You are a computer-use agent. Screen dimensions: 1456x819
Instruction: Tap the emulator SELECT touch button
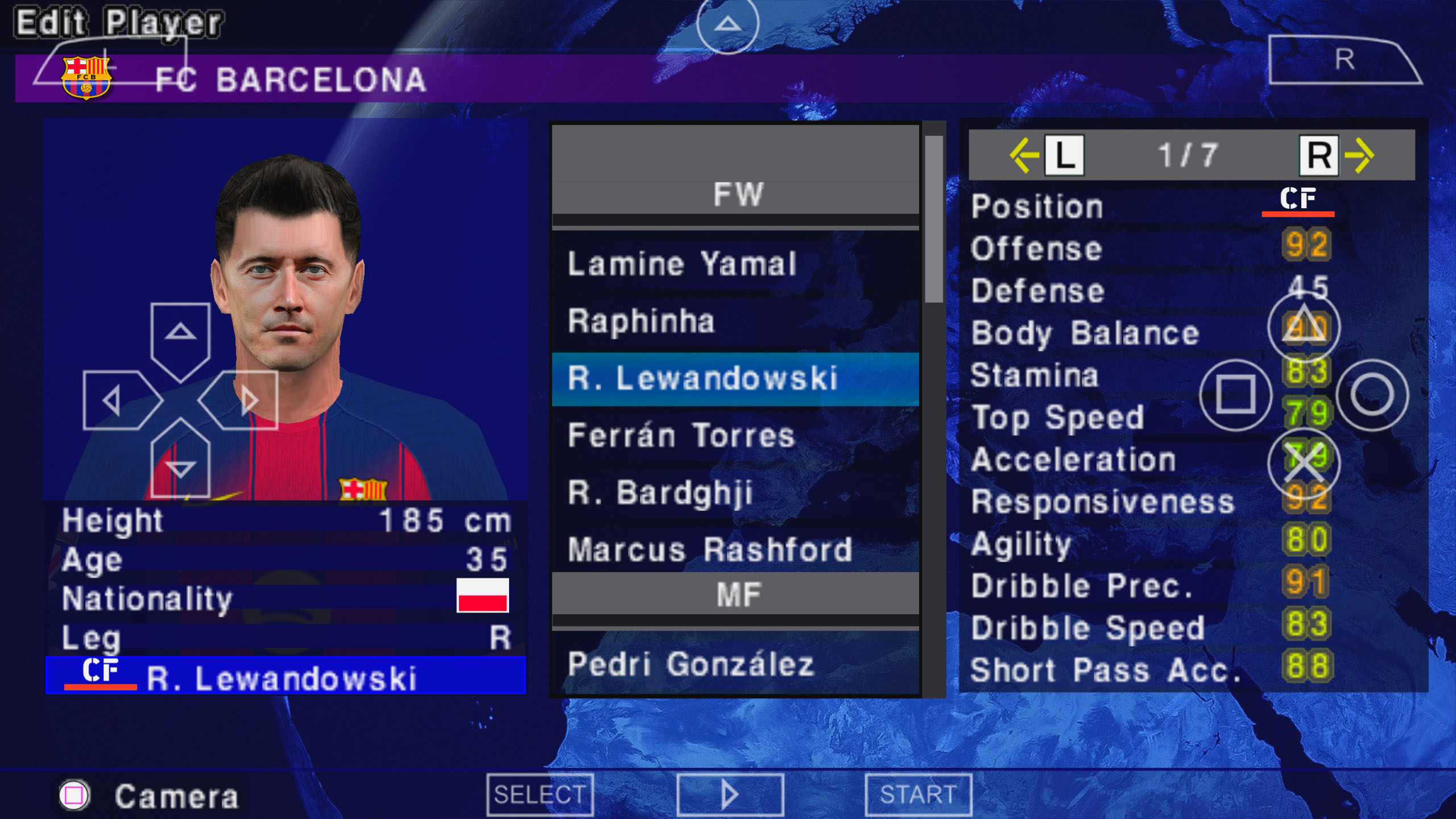click(540, 794)
